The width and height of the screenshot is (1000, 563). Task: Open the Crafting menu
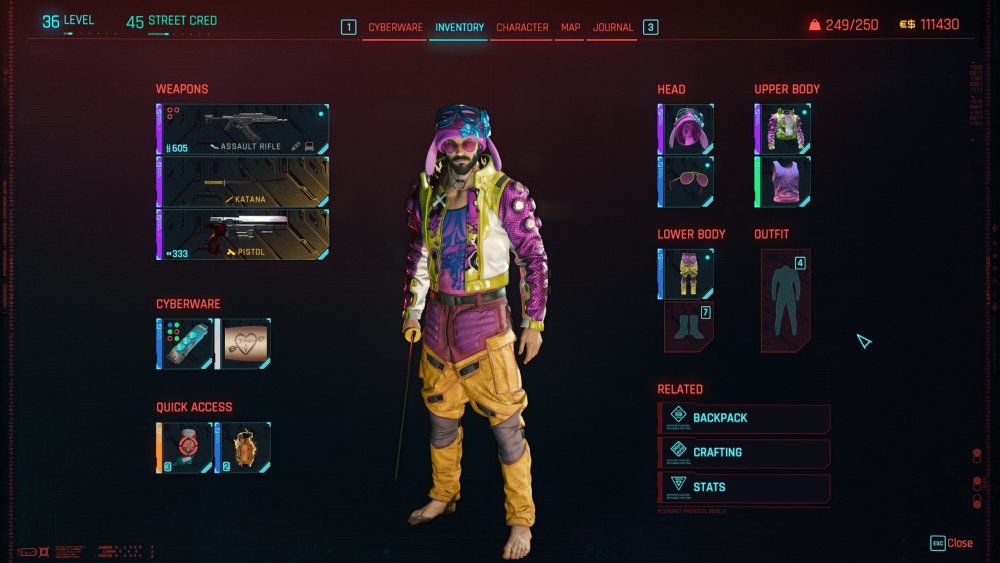click(745, 452)
